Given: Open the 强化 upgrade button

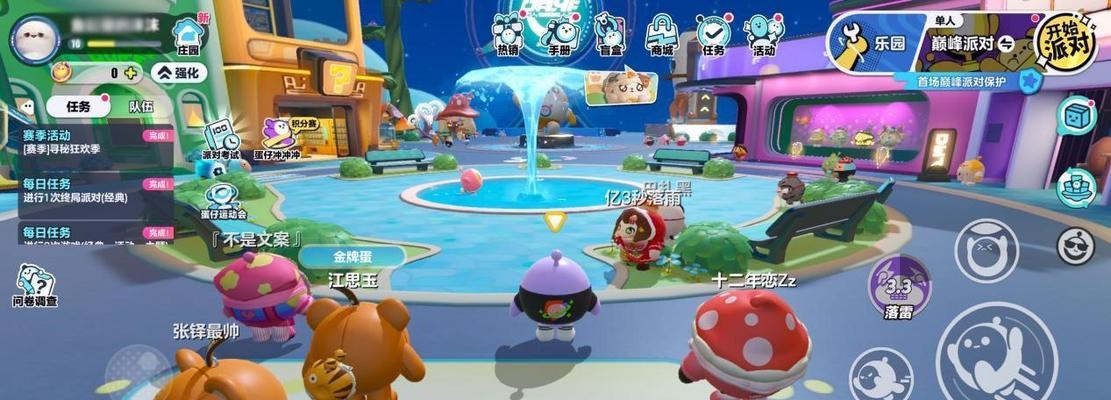Looking at the screenshot, I should click(x=179, y=72).
